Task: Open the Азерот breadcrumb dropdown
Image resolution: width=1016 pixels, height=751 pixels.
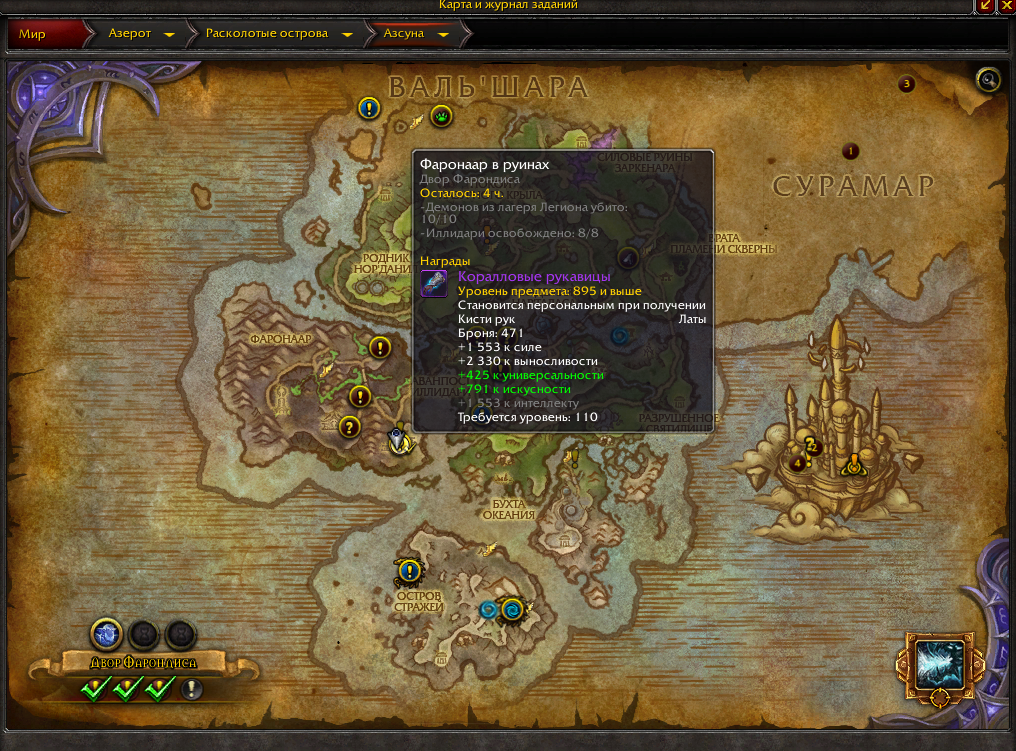Action: coord(169,34)
